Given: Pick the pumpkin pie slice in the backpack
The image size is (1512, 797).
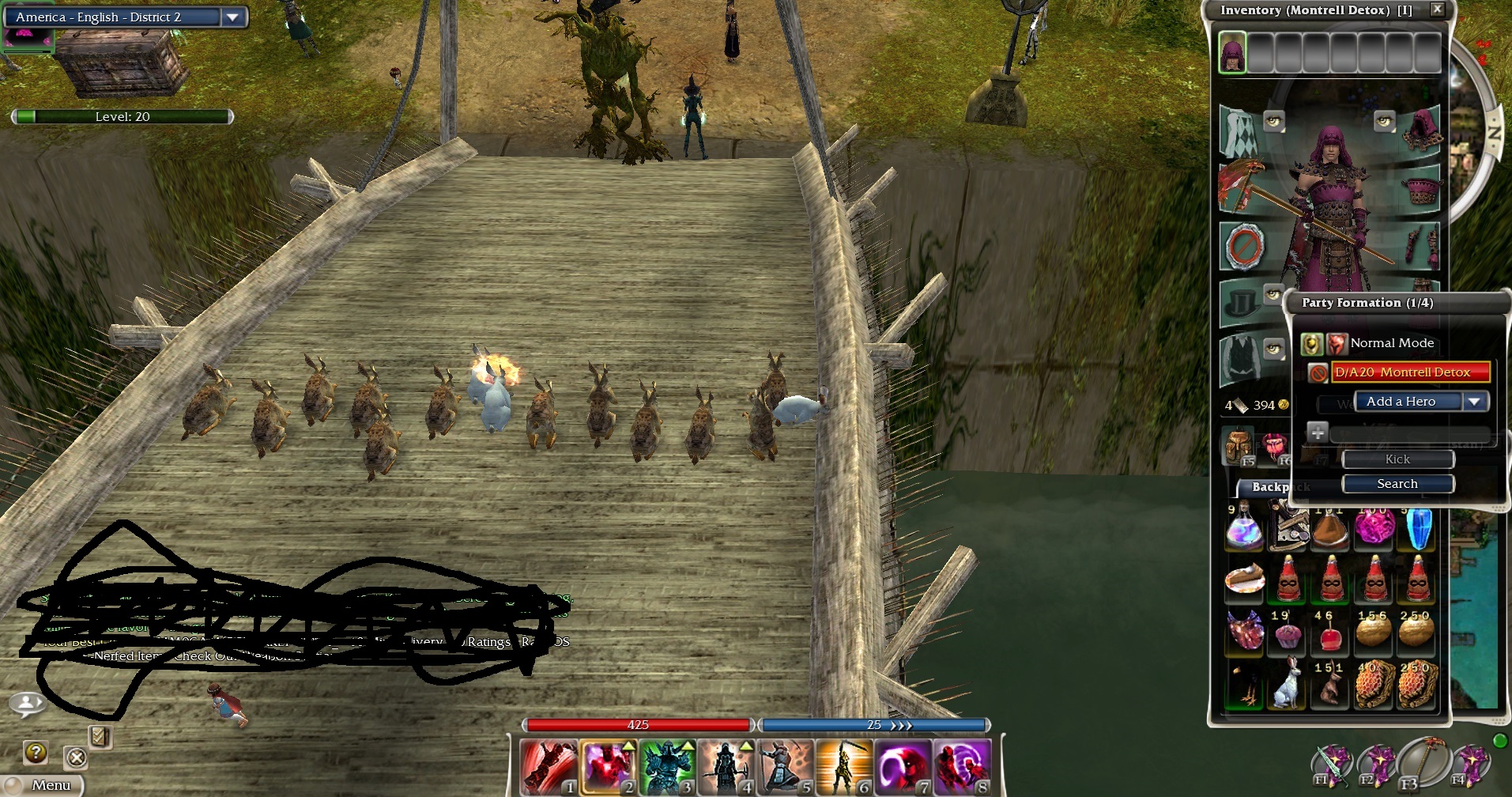Looking at the screenshot, I should click(x=1244, y=579).
